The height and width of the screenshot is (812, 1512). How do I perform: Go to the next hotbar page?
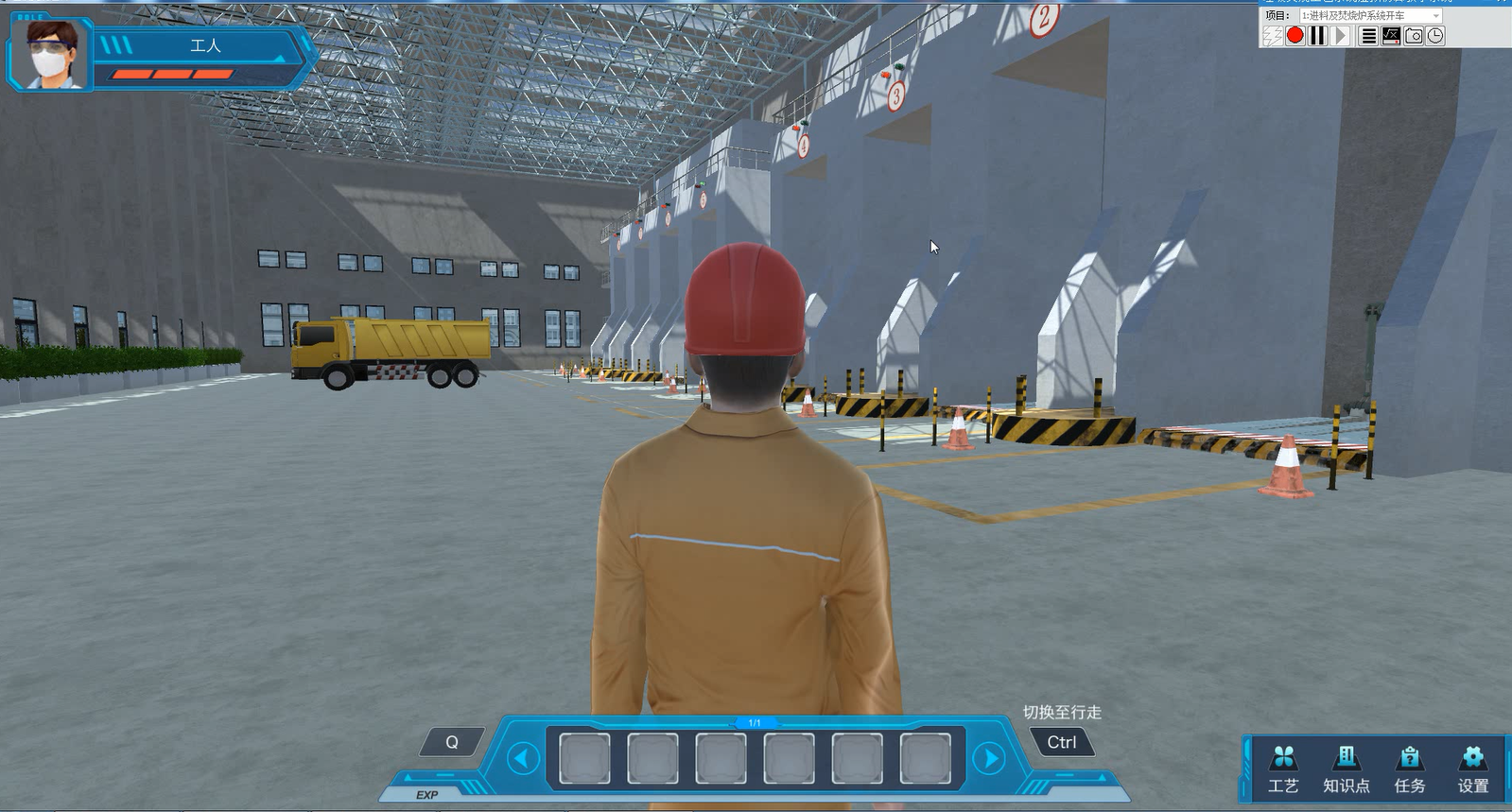pyautogui.click(x=989, y=758)
